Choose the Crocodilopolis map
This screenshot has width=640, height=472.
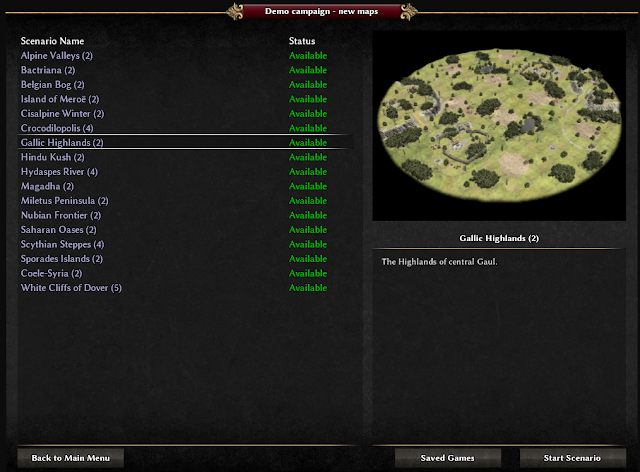57,128
